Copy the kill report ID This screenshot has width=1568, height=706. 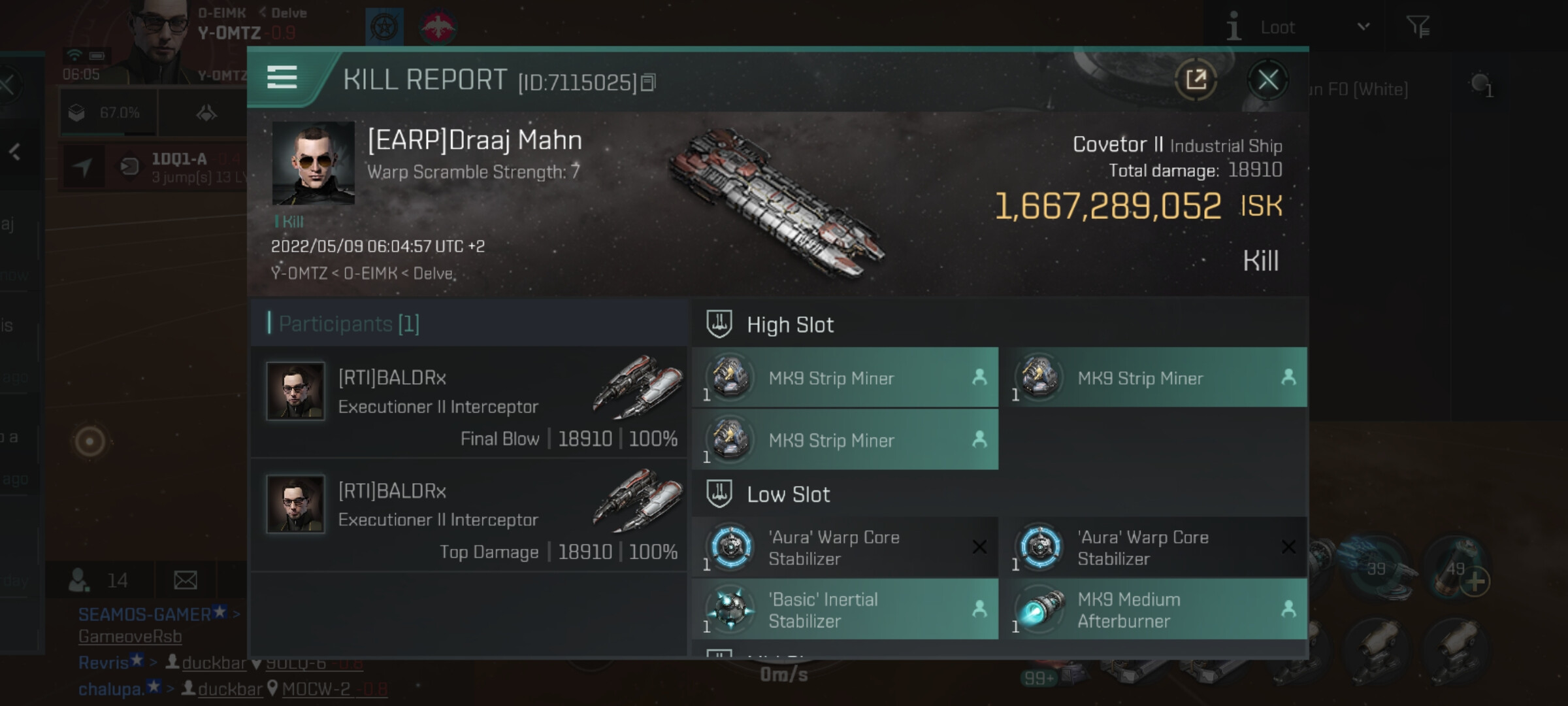648,82
